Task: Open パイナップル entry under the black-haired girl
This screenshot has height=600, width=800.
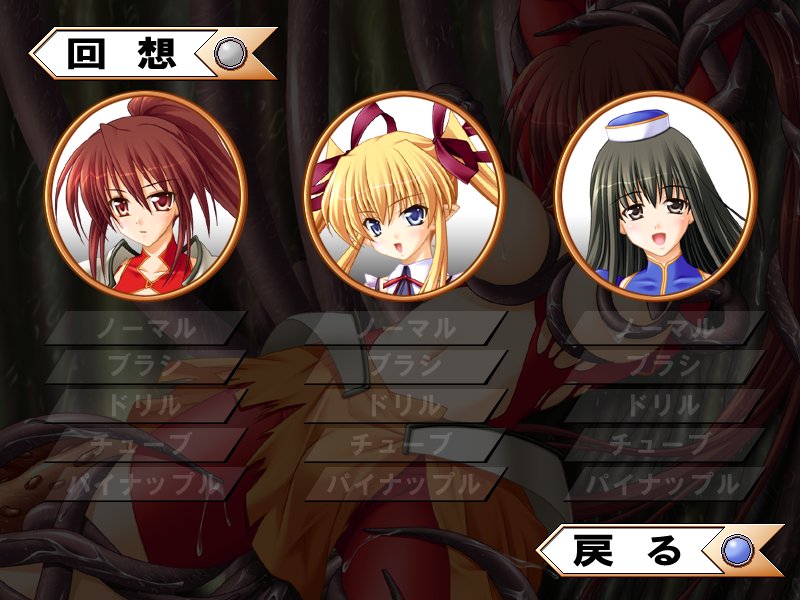Action: pos(664,484)
